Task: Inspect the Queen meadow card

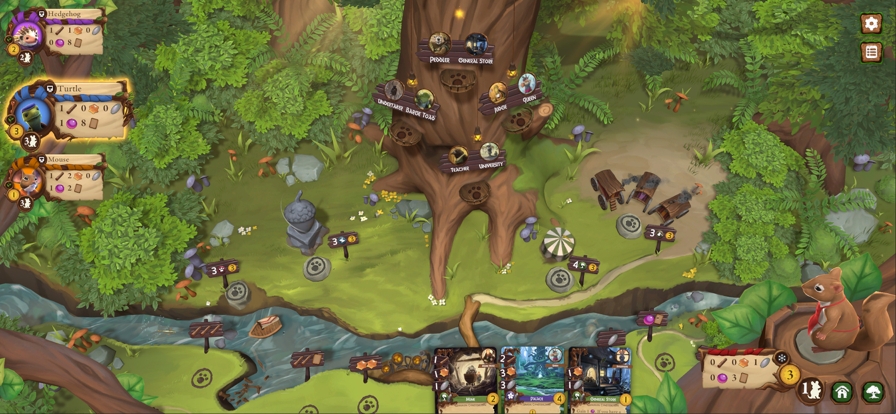Action: pyautogui.click(x=527, y=85)
